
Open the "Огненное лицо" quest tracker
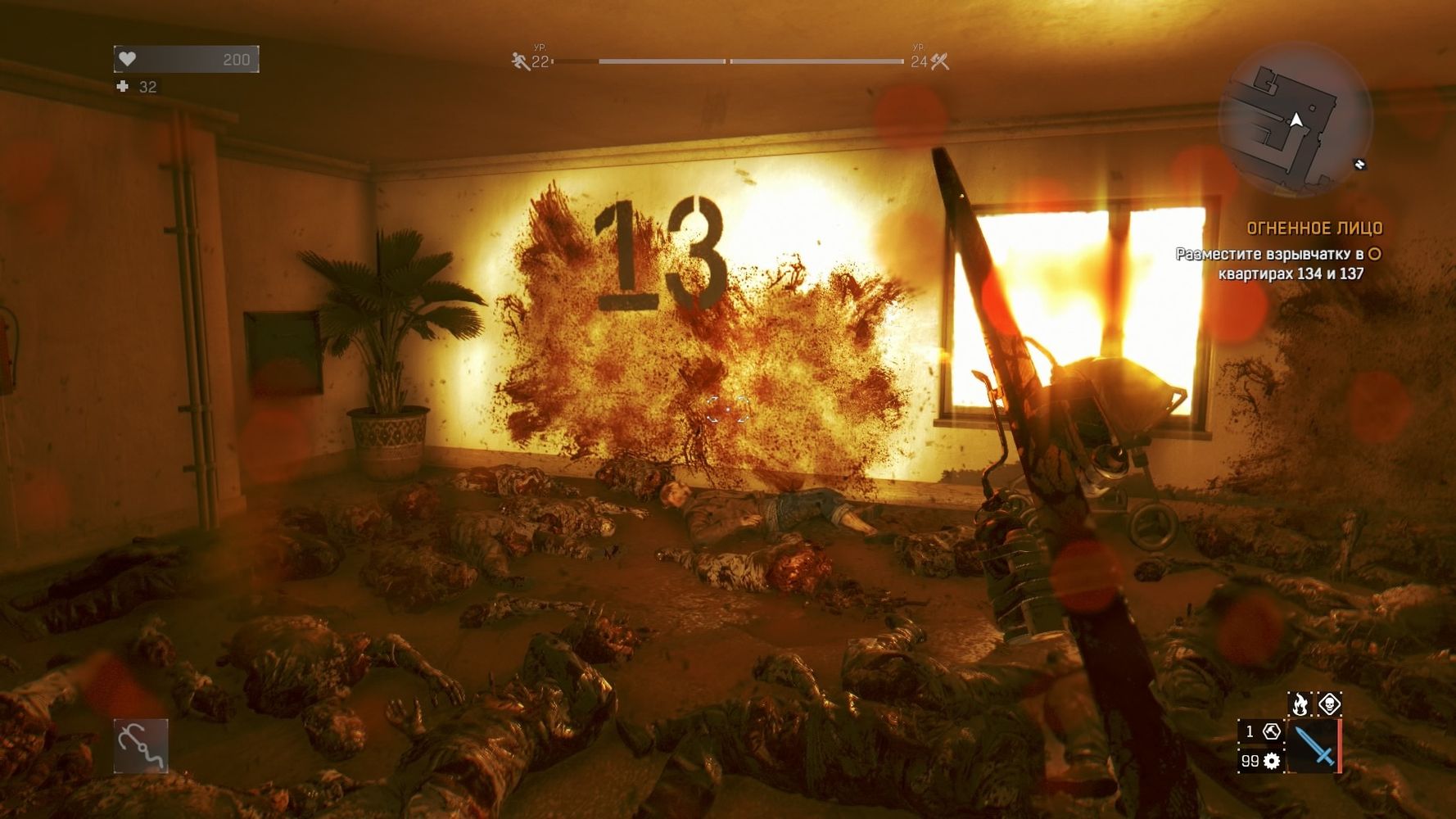click(1314, 229)
